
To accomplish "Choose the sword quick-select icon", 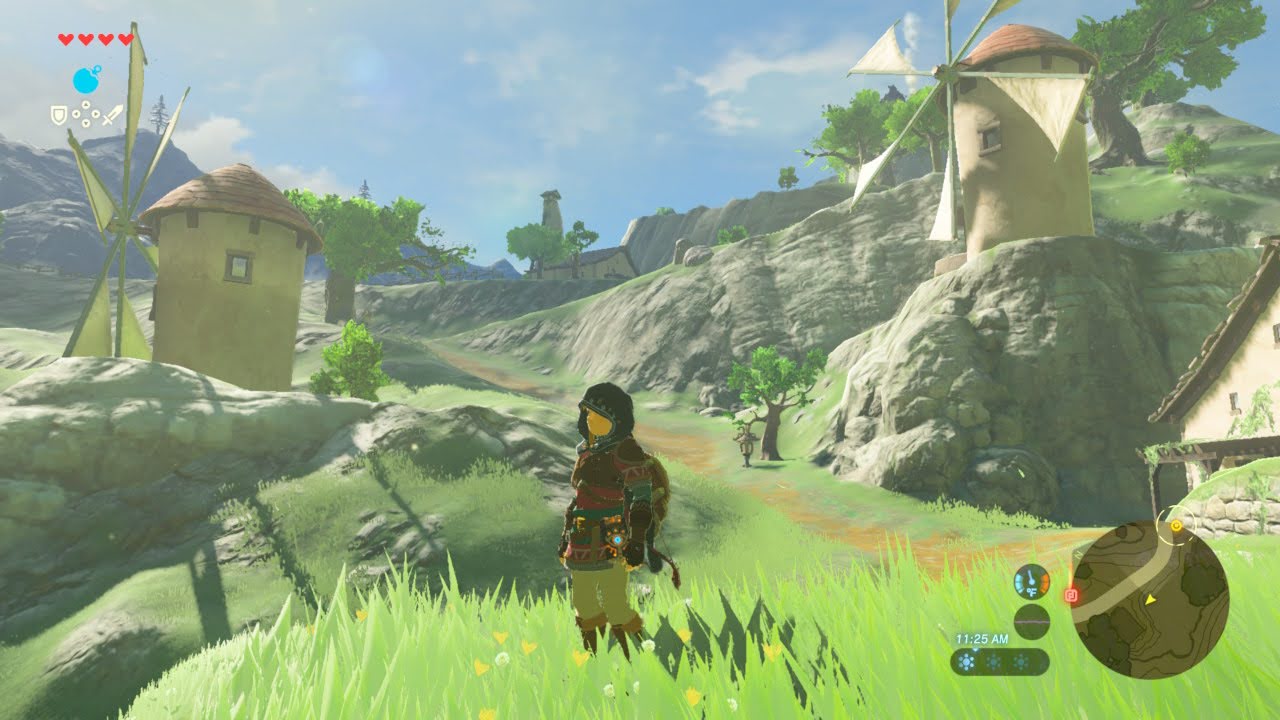I will [112, 115].
